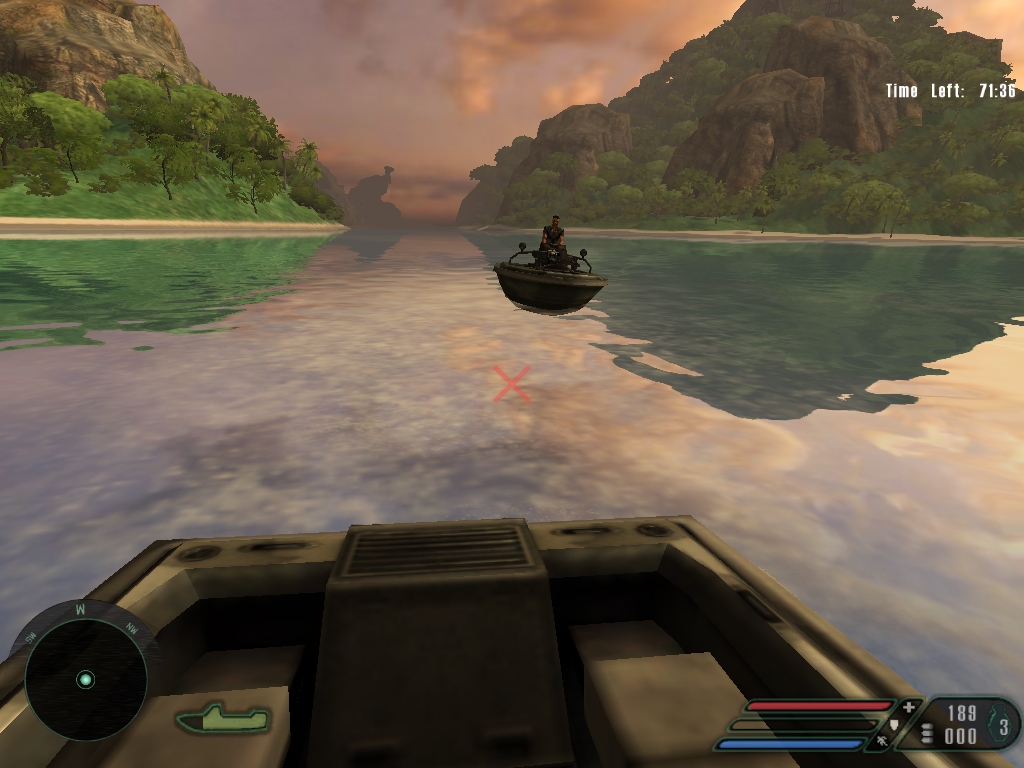Screen dimensions: 1024x768
Task: Click the white cross health icon
Action: click(908, 707)
